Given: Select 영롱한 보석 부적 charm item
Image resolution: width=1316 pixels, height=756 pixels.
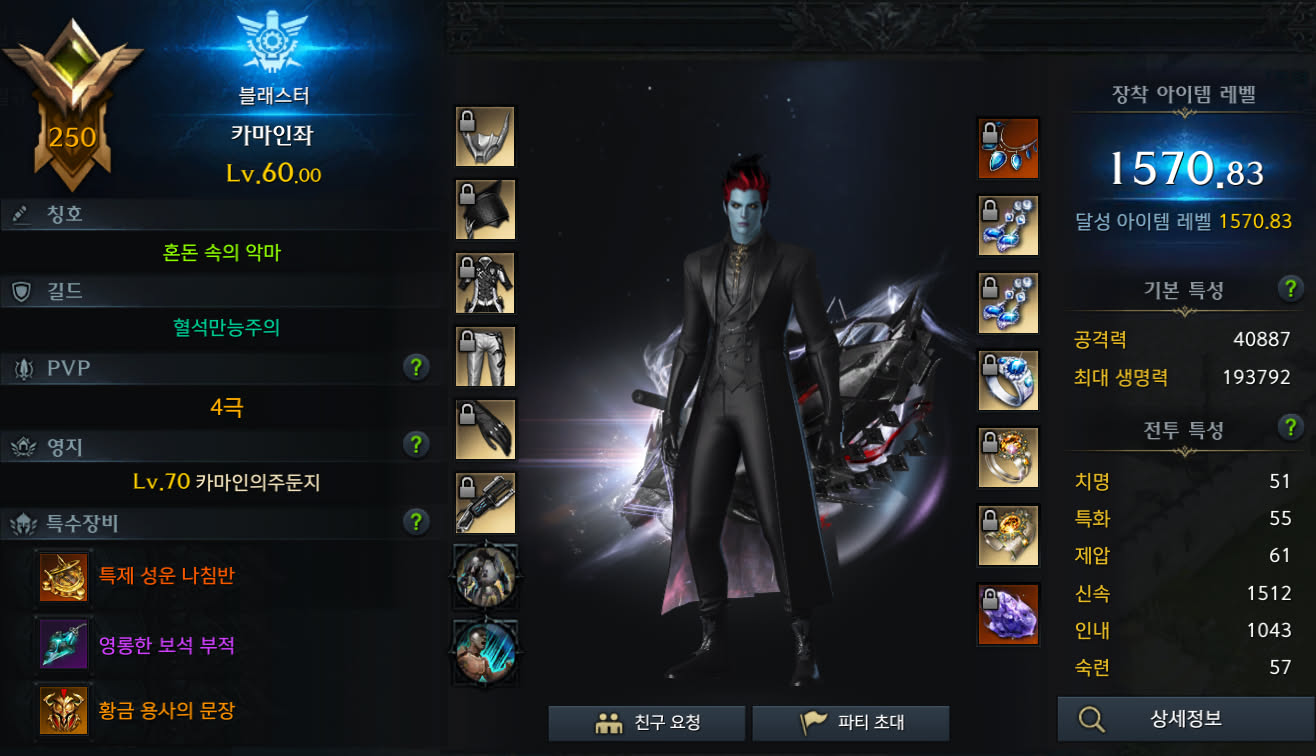Looking at the screenshot, I should coord(64,644).
